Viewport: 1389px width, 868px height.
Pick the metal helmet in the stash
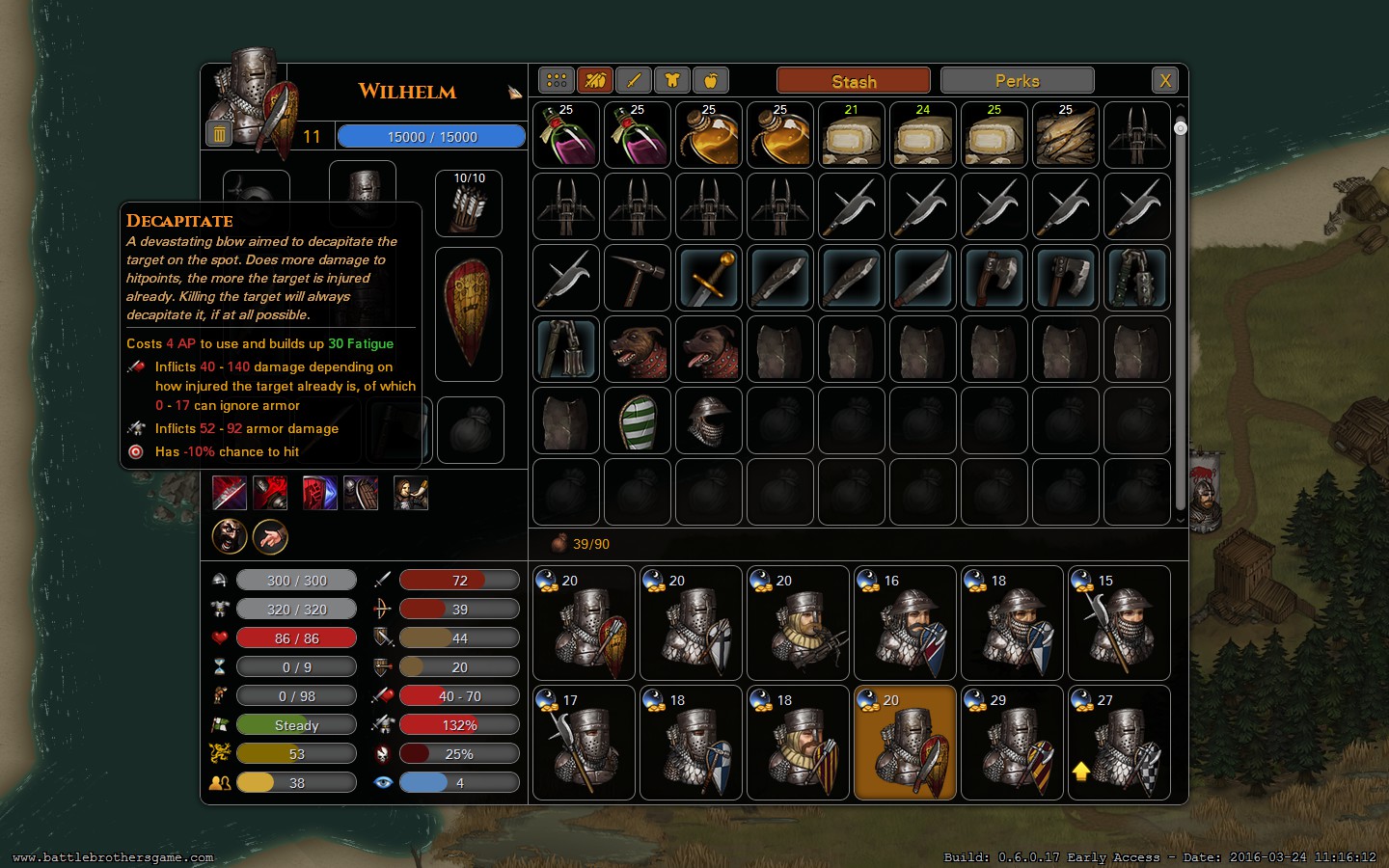[x=709, y=421]
